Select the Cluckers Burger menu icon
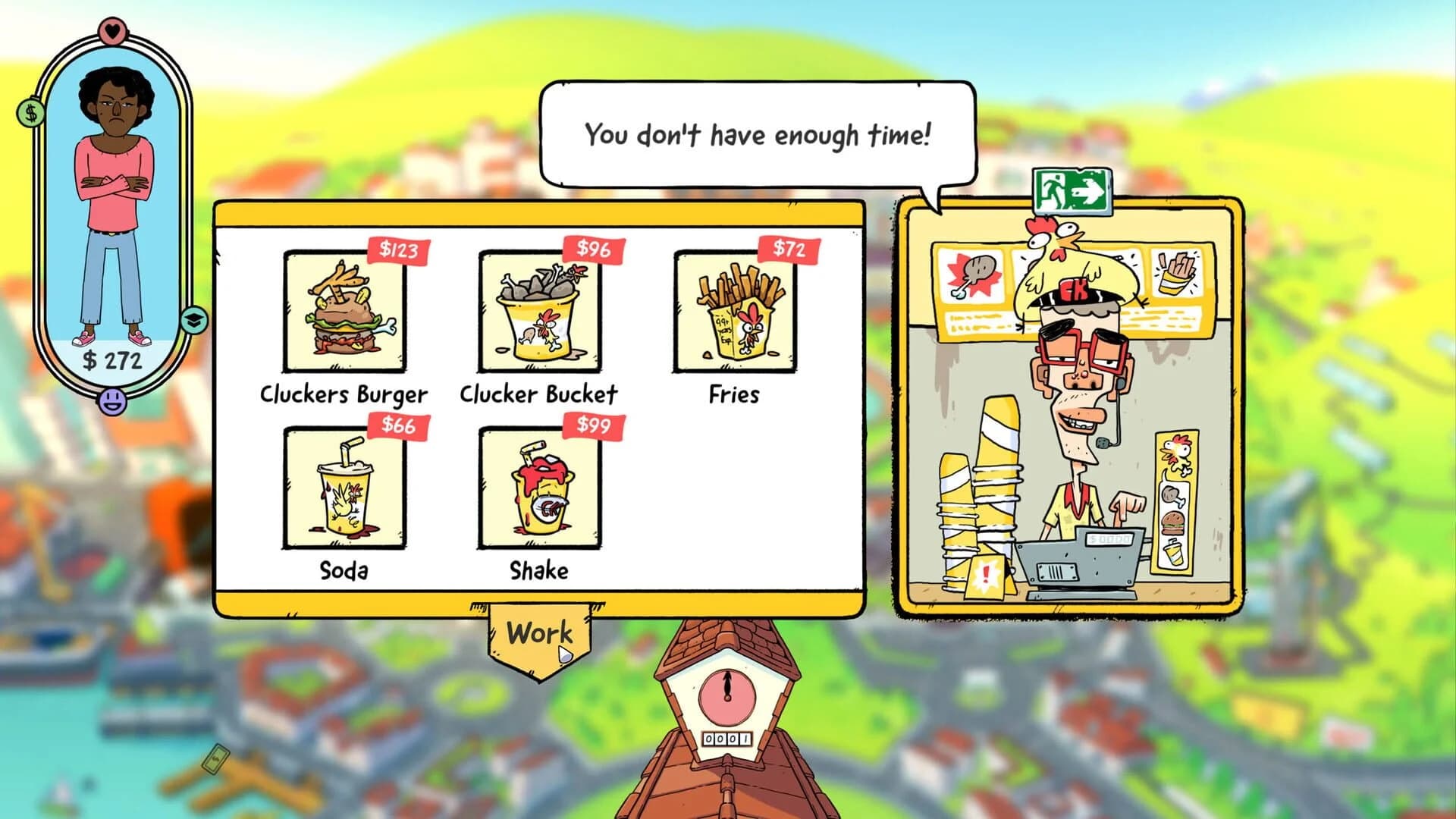Screen dimensions: 1456x819 [343, 315]
